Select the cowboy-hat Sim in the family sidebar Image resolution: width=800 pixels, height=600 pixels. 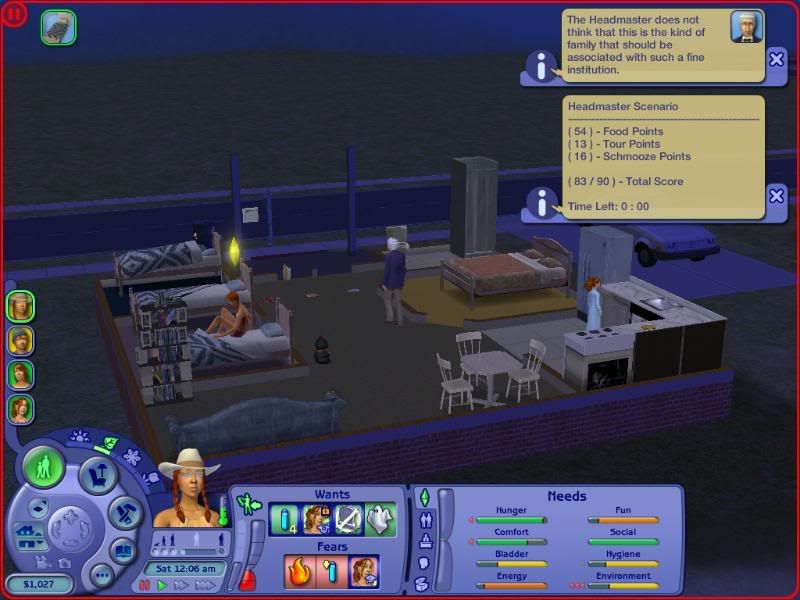coord(20,306)
